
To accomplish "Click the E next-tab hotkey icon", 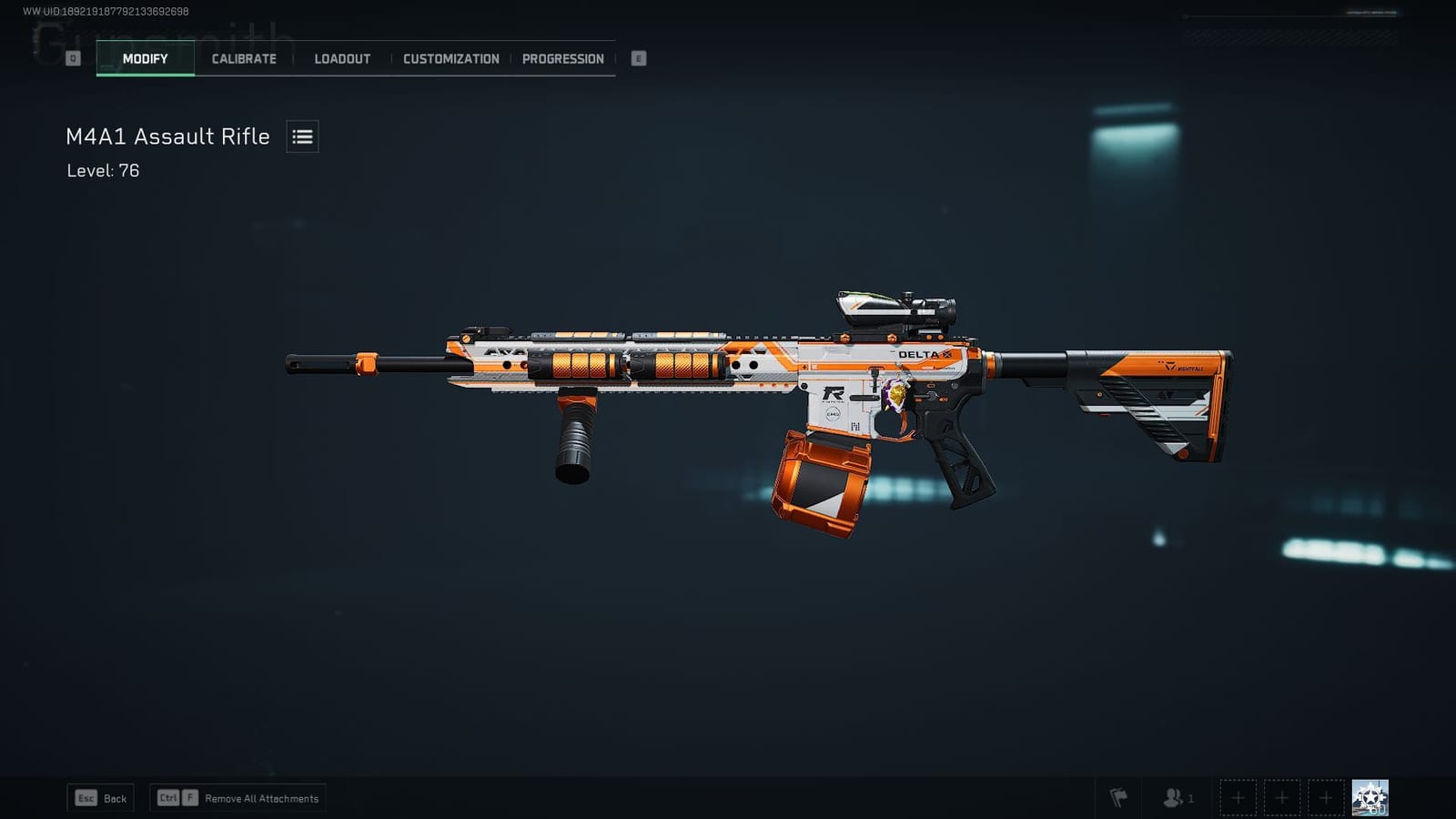I will point(638,57).
